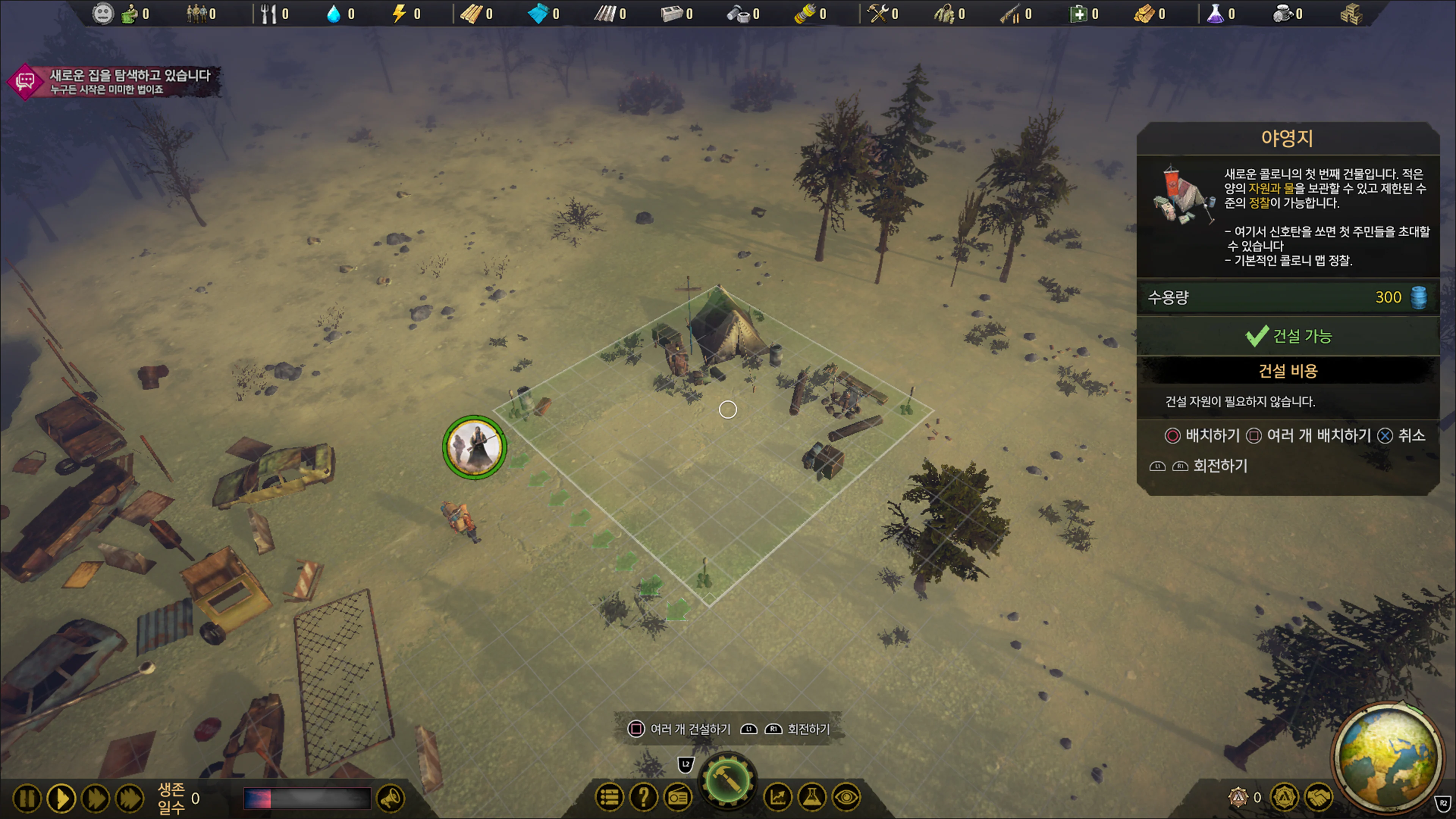Screen dimensions: 1456x819
Task: Open the radio panel
Action: point(678,797)
